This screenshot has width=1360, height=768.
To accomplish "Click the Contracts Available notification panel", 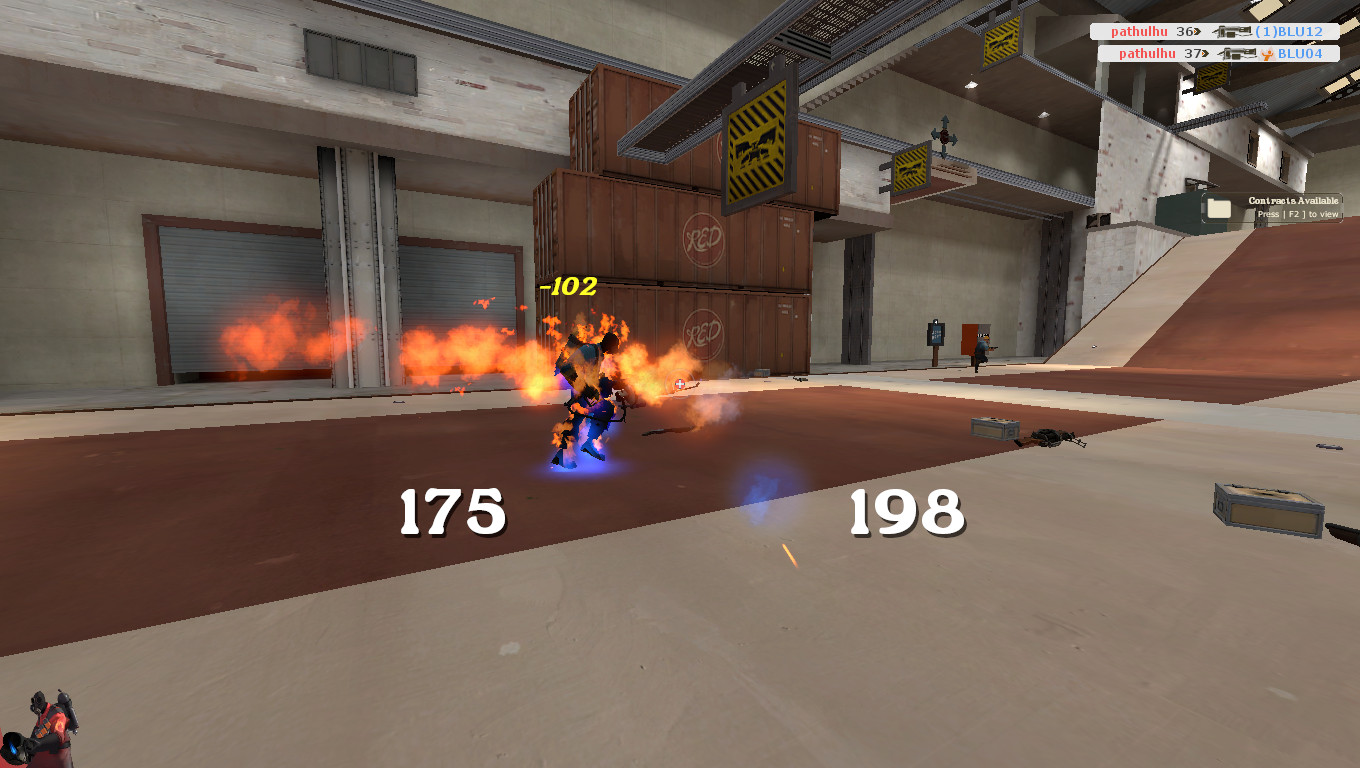I will 1270,205.
